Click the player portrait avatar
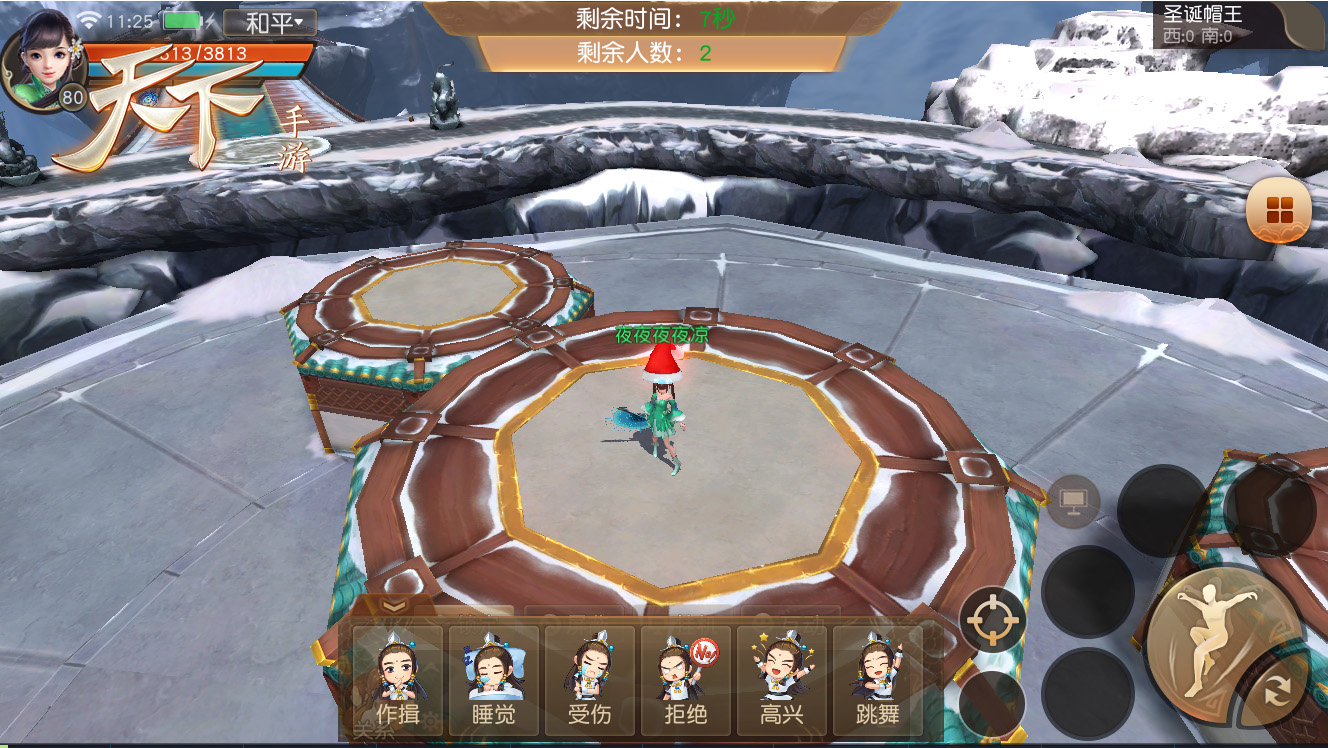The height and width of the screenshot is (748, 1328). (43, 58)
